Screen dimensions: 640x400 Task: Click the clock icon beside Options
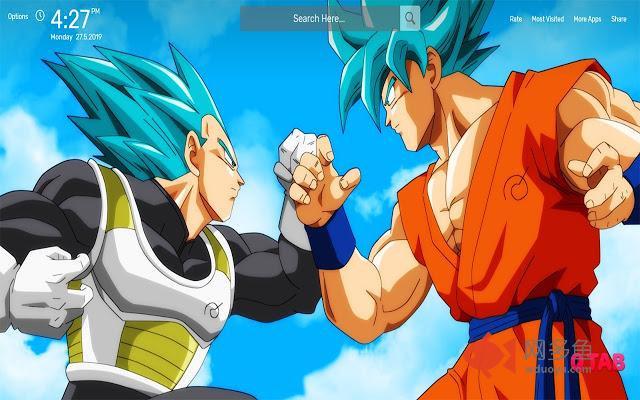[39, 16]
